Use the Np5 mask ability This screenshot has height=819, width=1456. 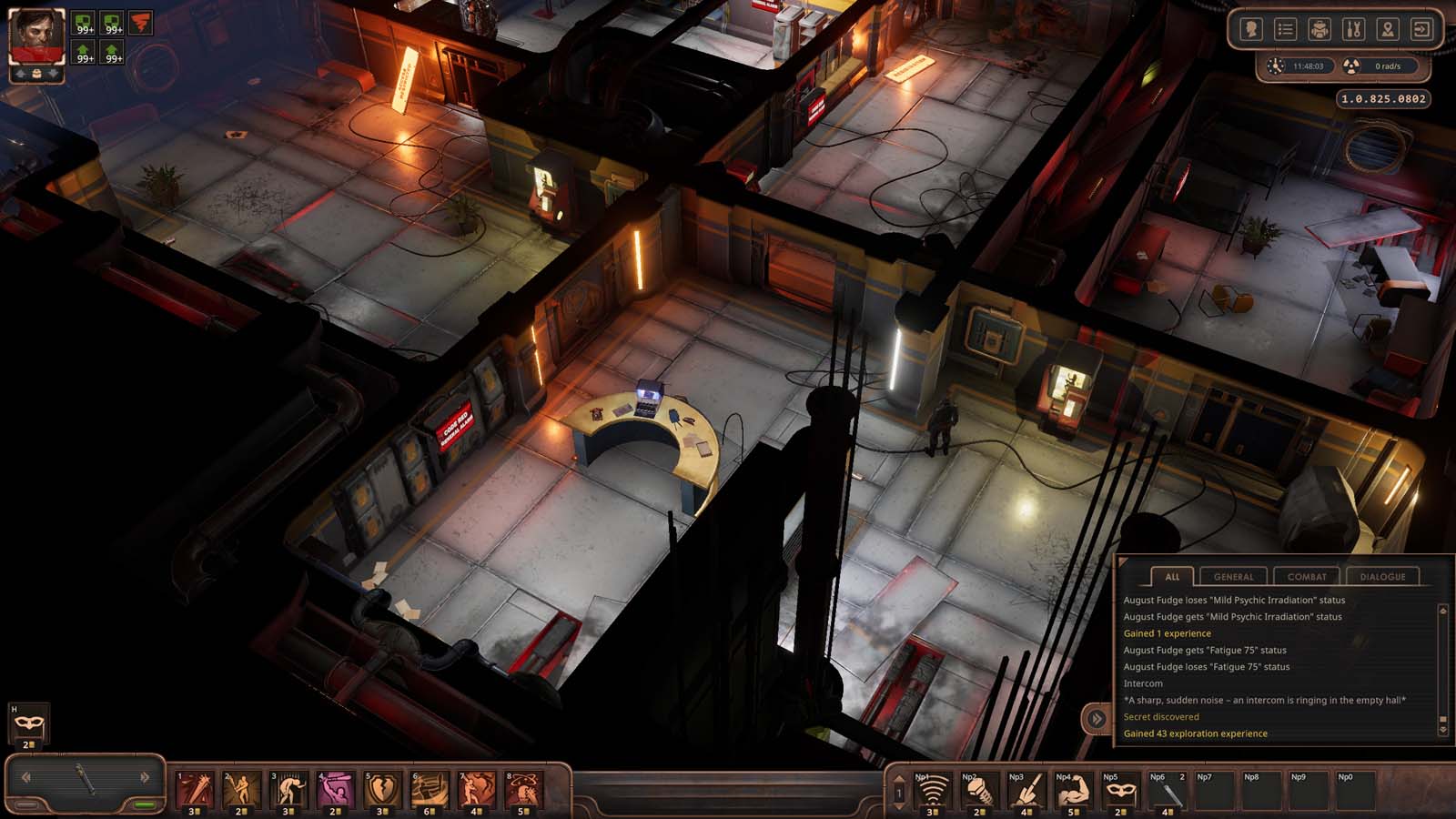coord(1122,790)
